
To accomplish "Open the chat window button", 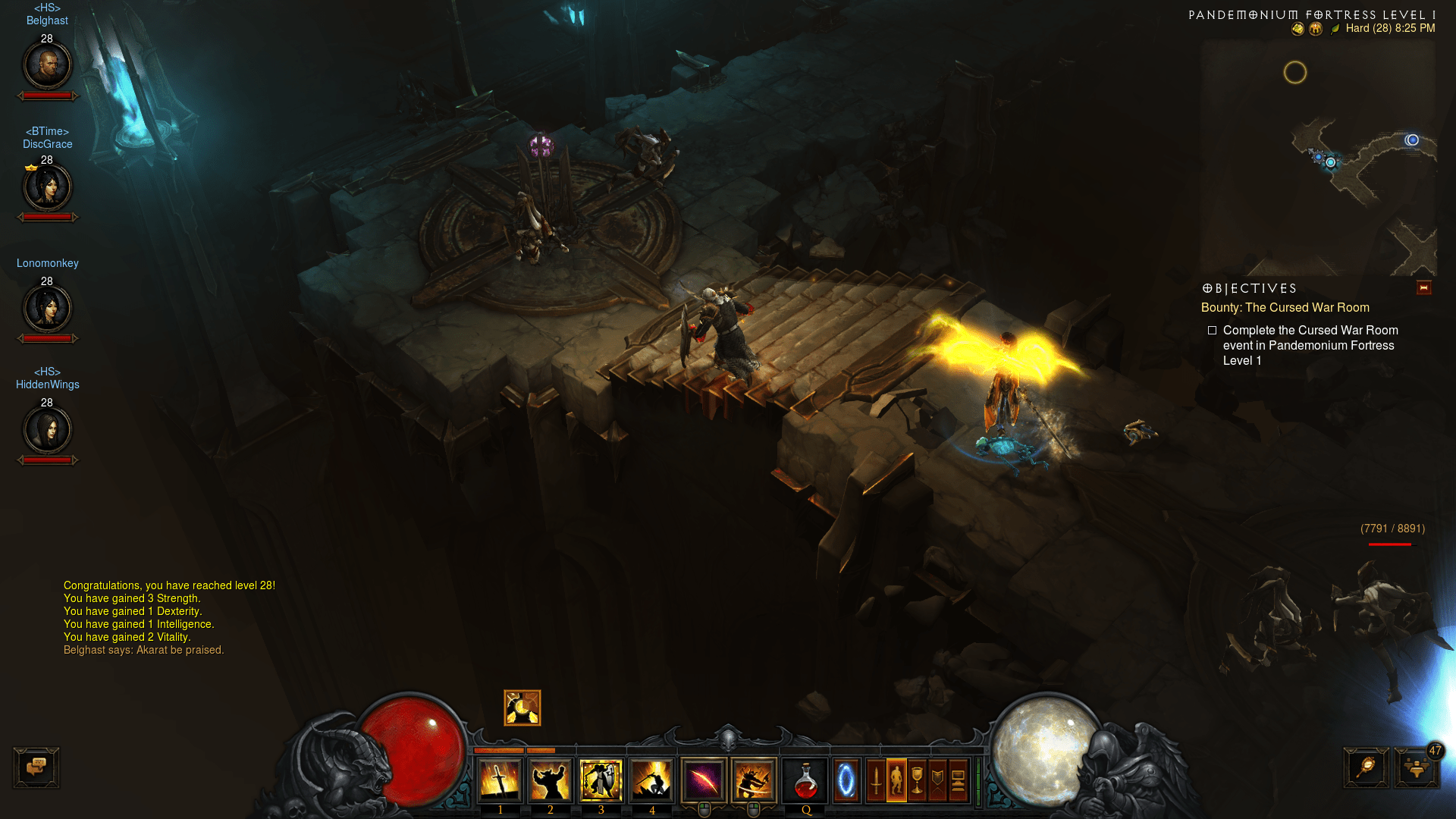I will pos(36,767).
